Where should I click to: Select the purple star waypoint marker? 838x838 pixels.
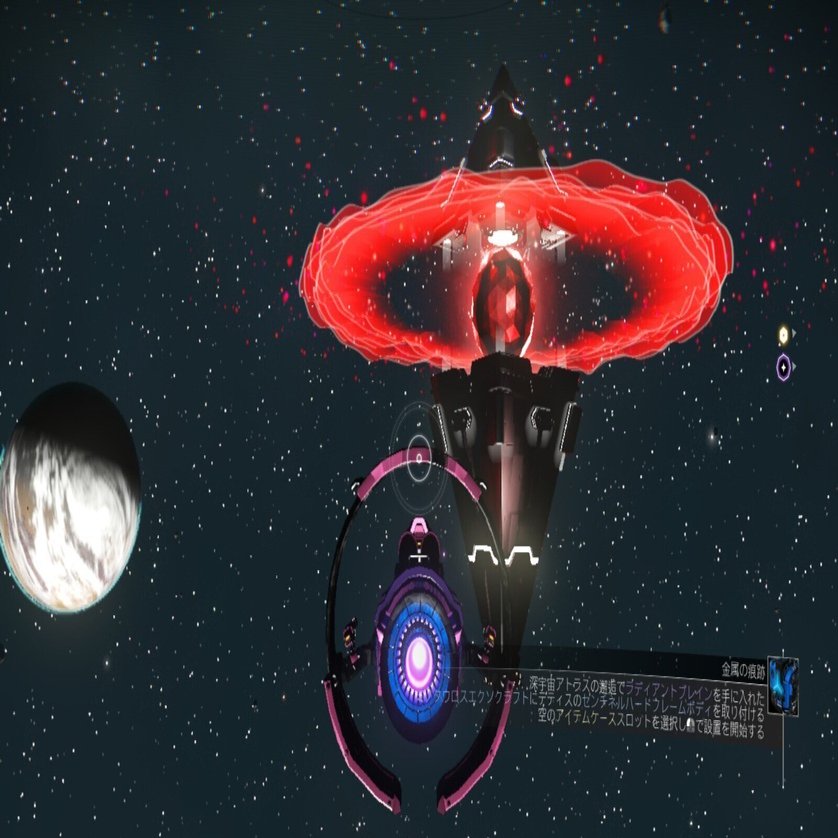[784, 366]
